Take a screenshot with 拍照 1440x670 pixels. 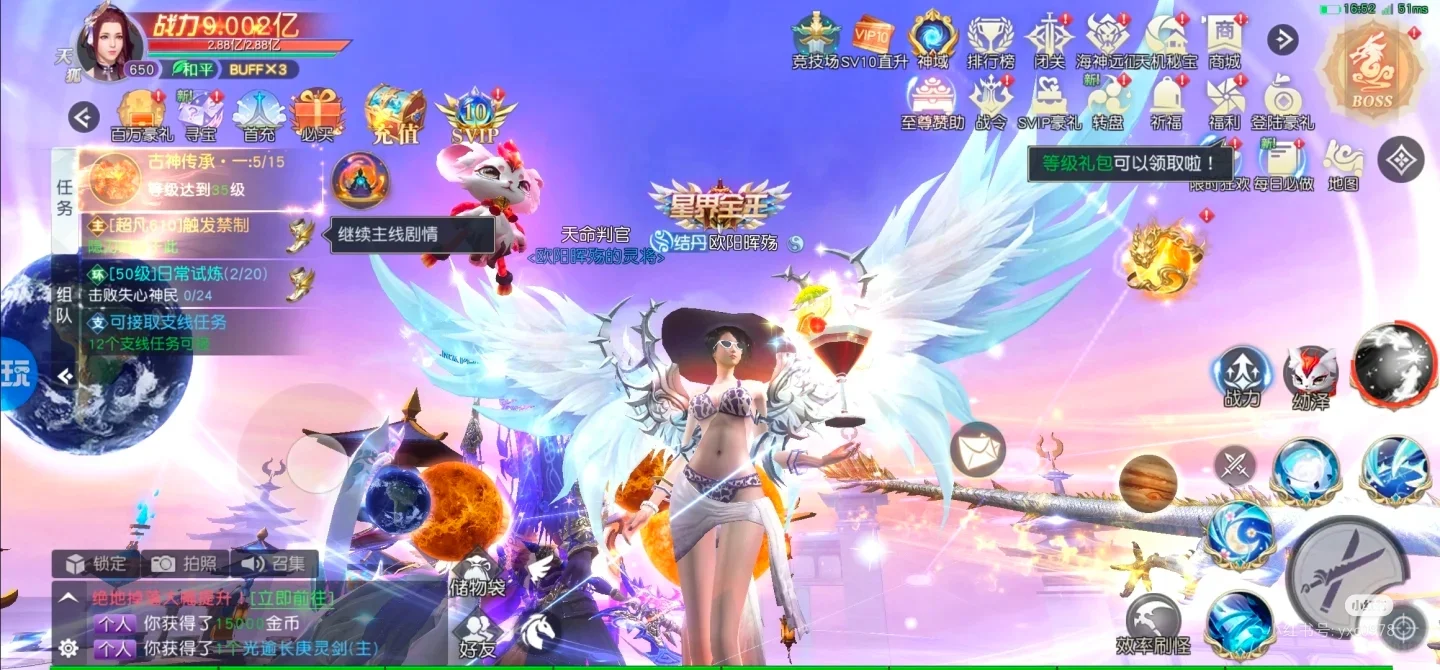coord(185,563)
